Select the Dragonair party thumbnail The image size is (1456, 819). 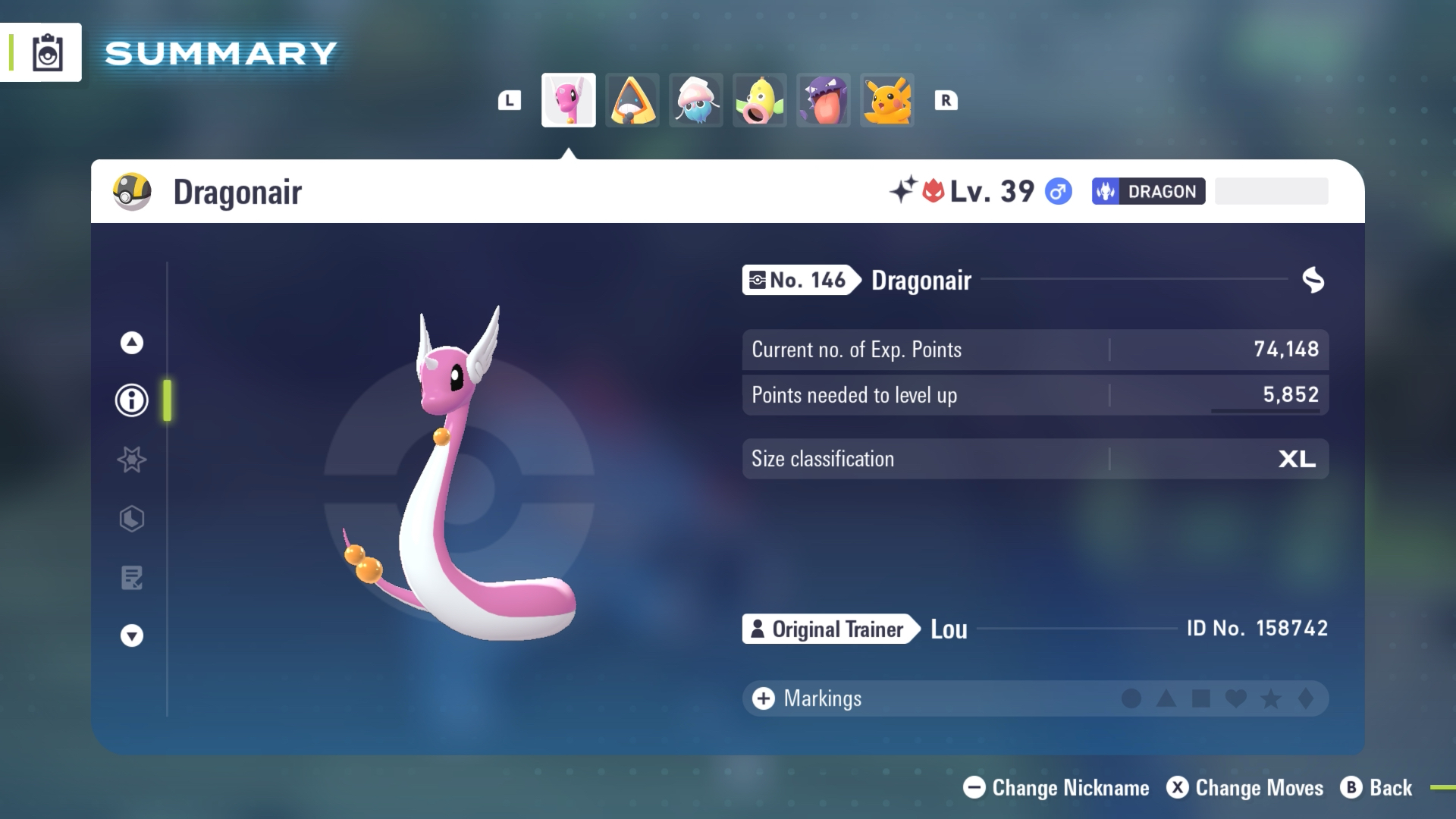click(x=568, y=100)
